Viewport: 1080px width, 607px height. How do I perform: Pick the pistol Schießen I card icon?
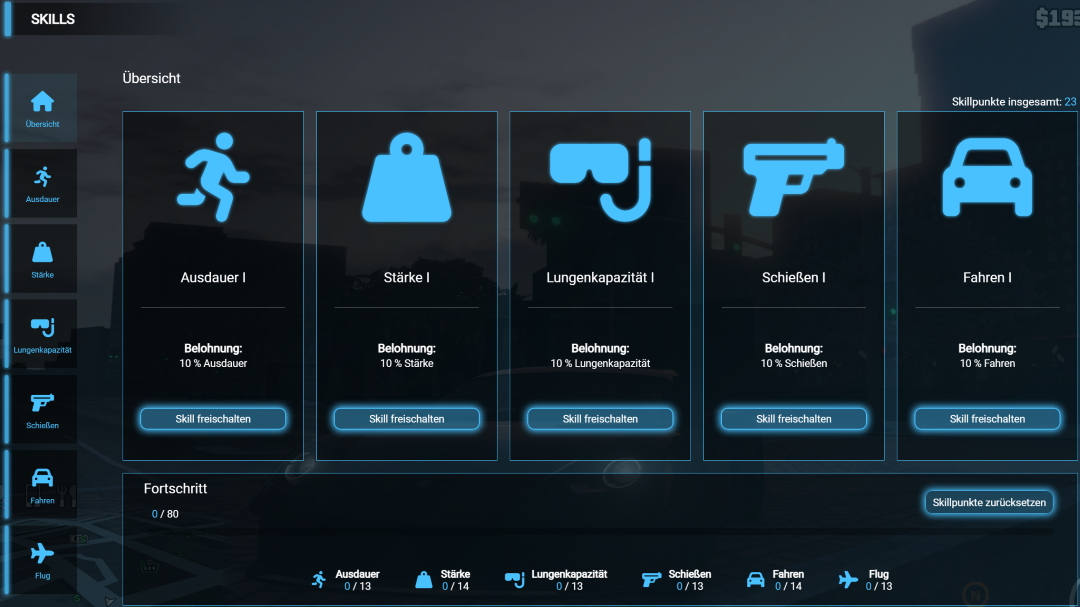click(793, 177)
